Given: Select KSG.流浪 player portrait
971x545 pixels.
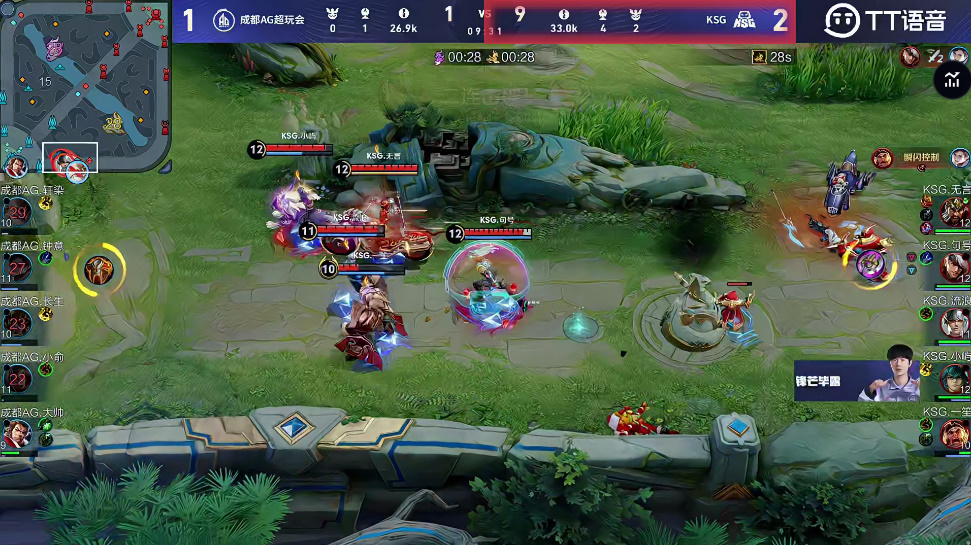Looking at the screenshot, I should point(954,322).
